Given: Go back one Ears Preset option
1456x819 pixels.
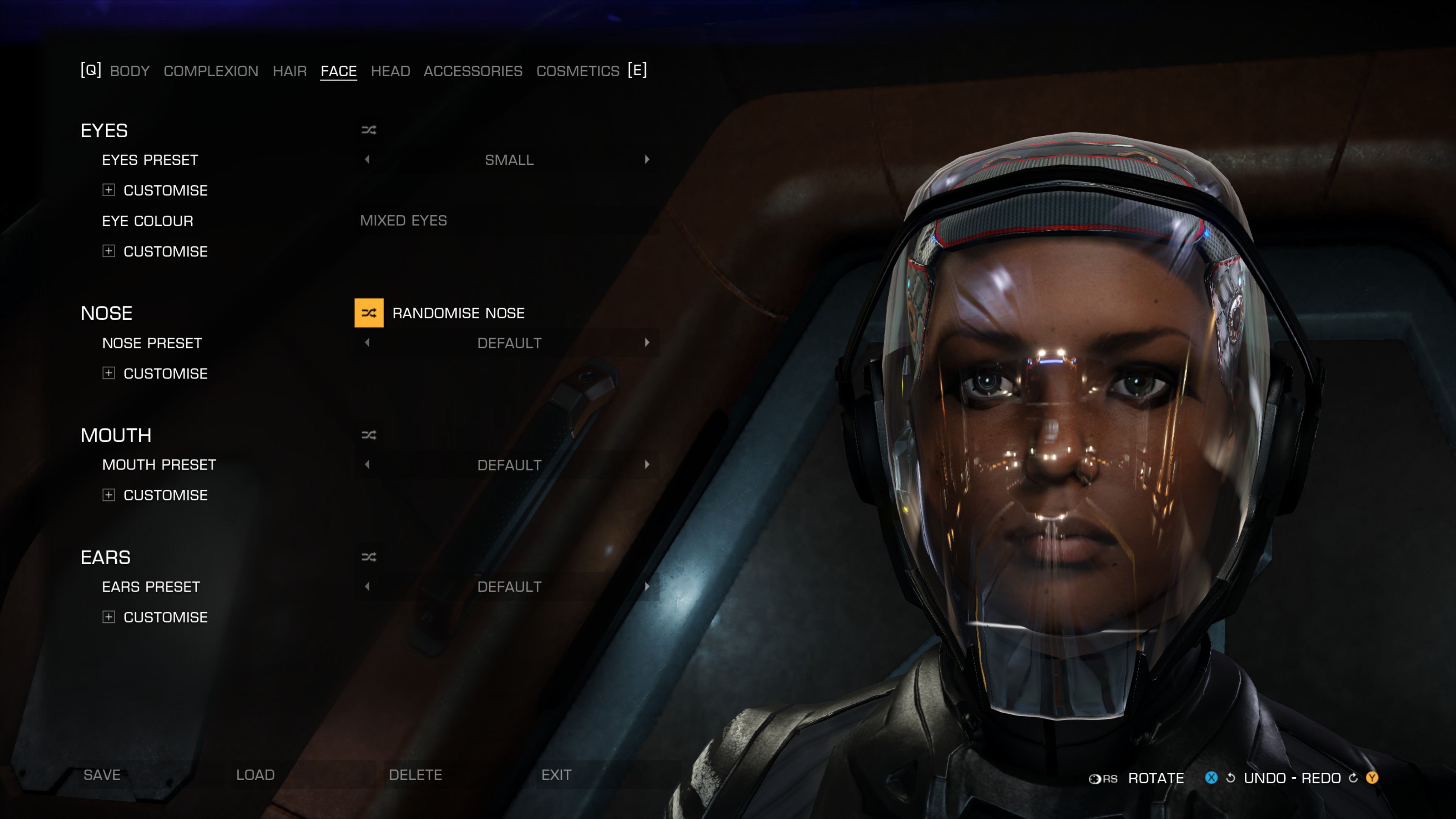Looking at the screenshot, I should pyautogui.click(x=367, y=587).
